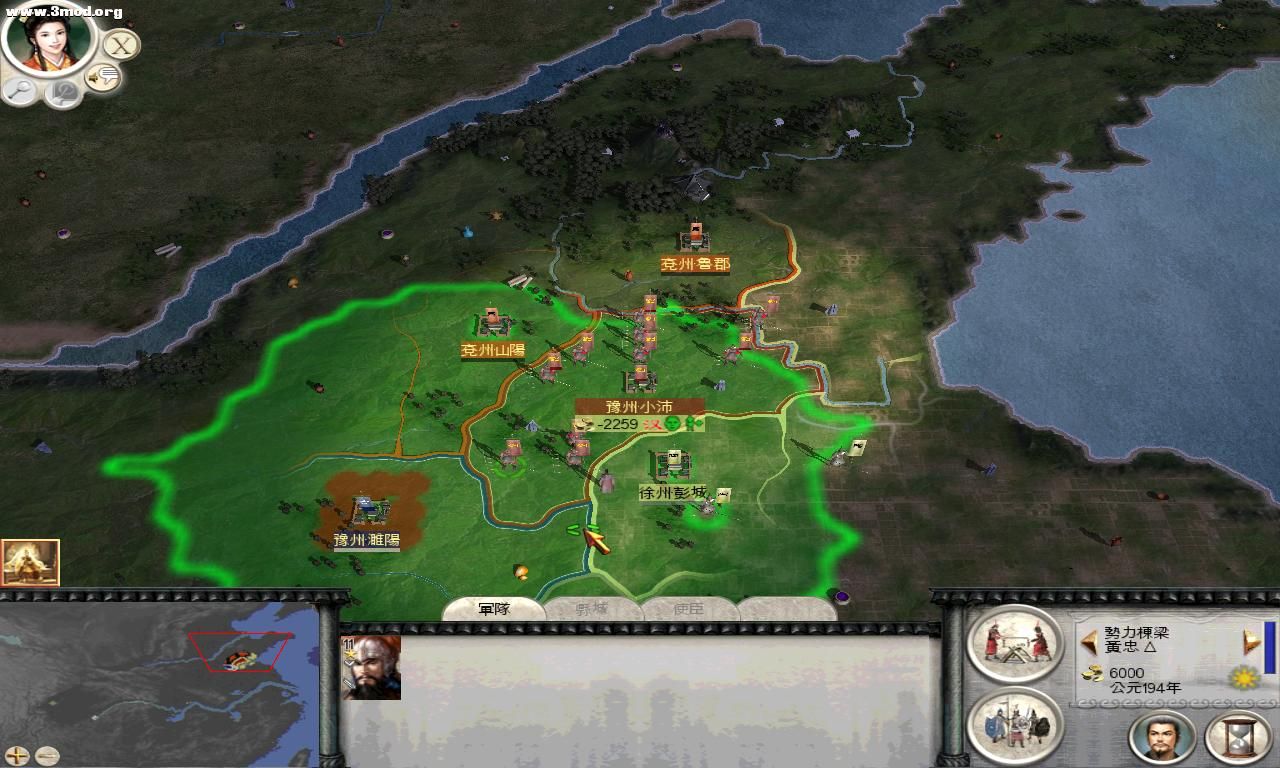Screen dimensions: 1280x768
Task: Click left arrow to view previous faction pillar
Action: click(x=1090, y=640)
